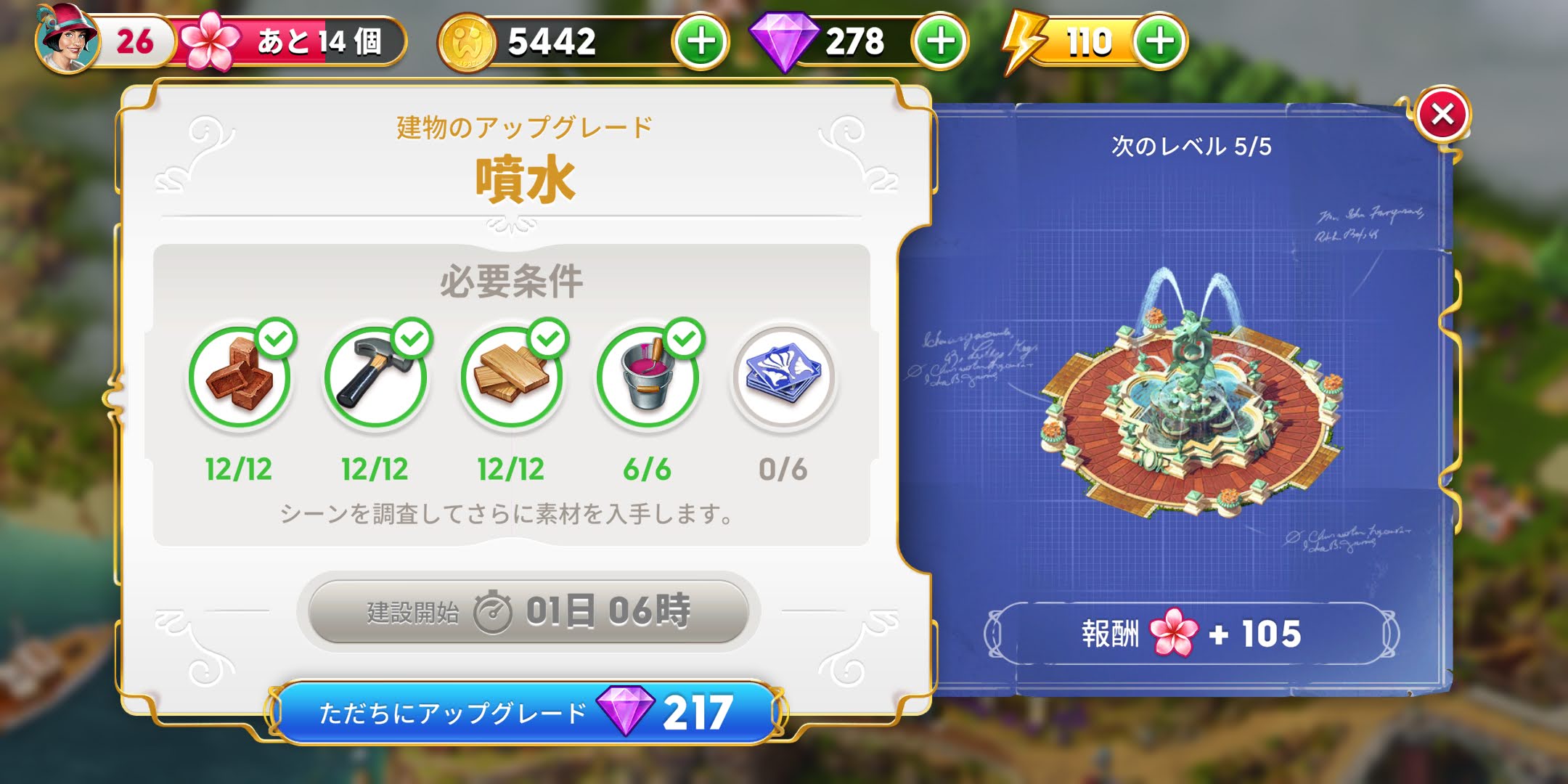The height and width of the screenshot is (784, 1568).
Task: Click the gold coin icon near 5442
Action: [x=468, y=41]
